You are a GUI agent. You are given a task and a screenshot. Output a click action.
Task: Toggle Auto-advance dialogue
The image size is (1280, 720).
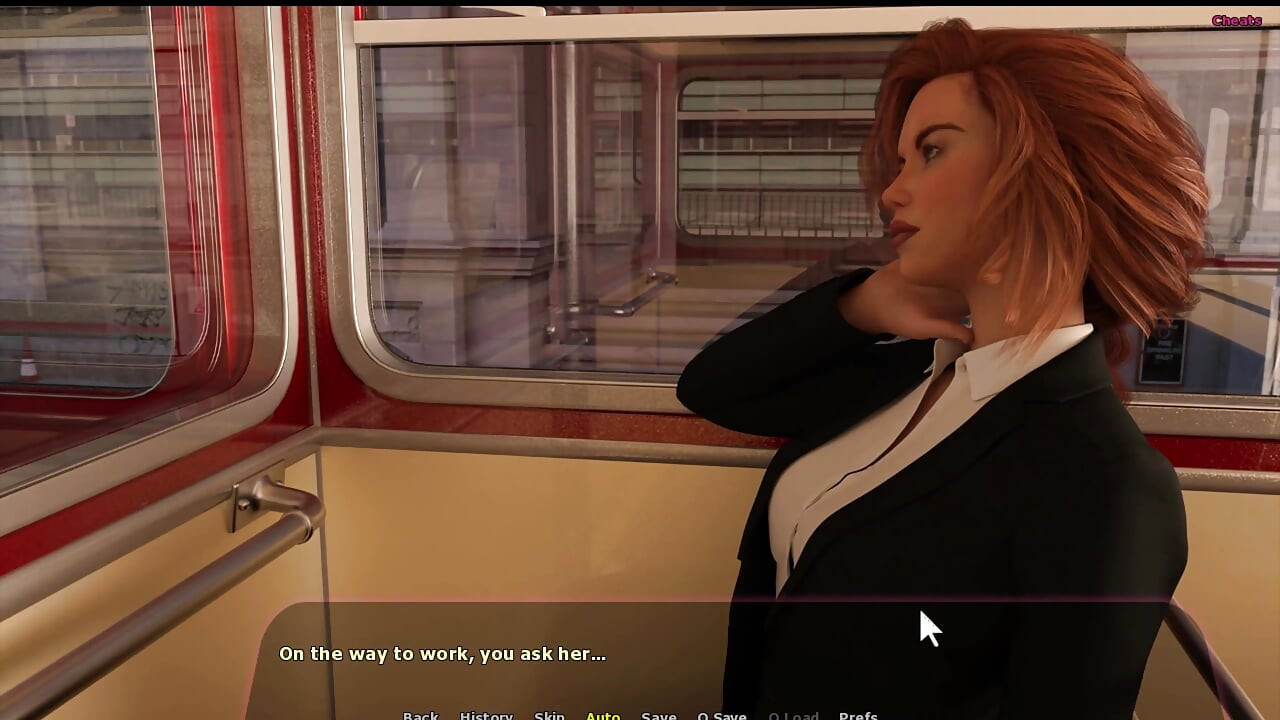pos(603,715)
